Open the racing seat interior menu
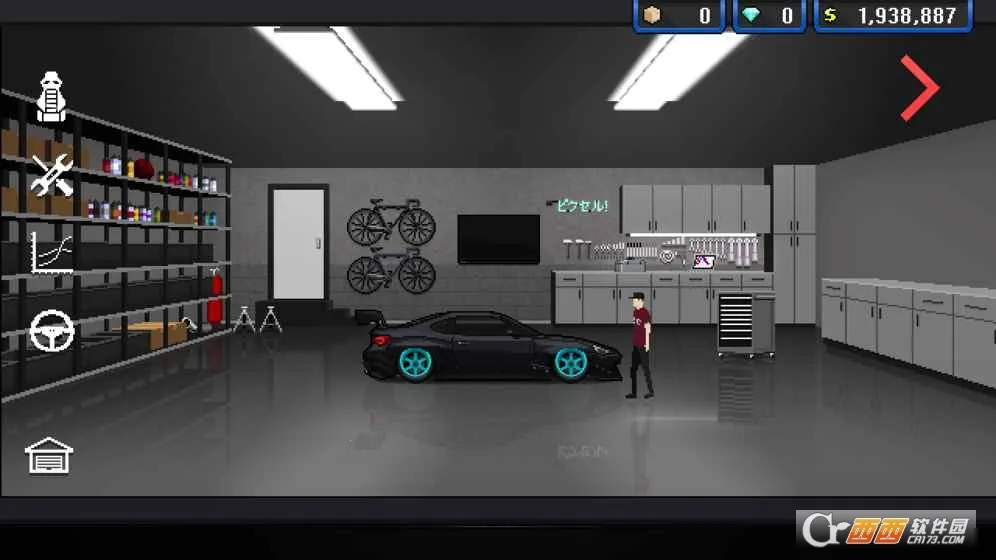996x560 pixels. pyautogui.click(x=52, y=97)
